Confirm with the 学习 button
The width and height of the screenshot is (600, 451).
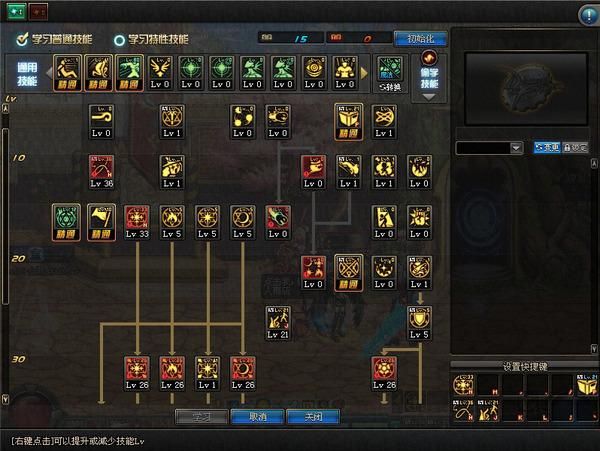point(201,416)
